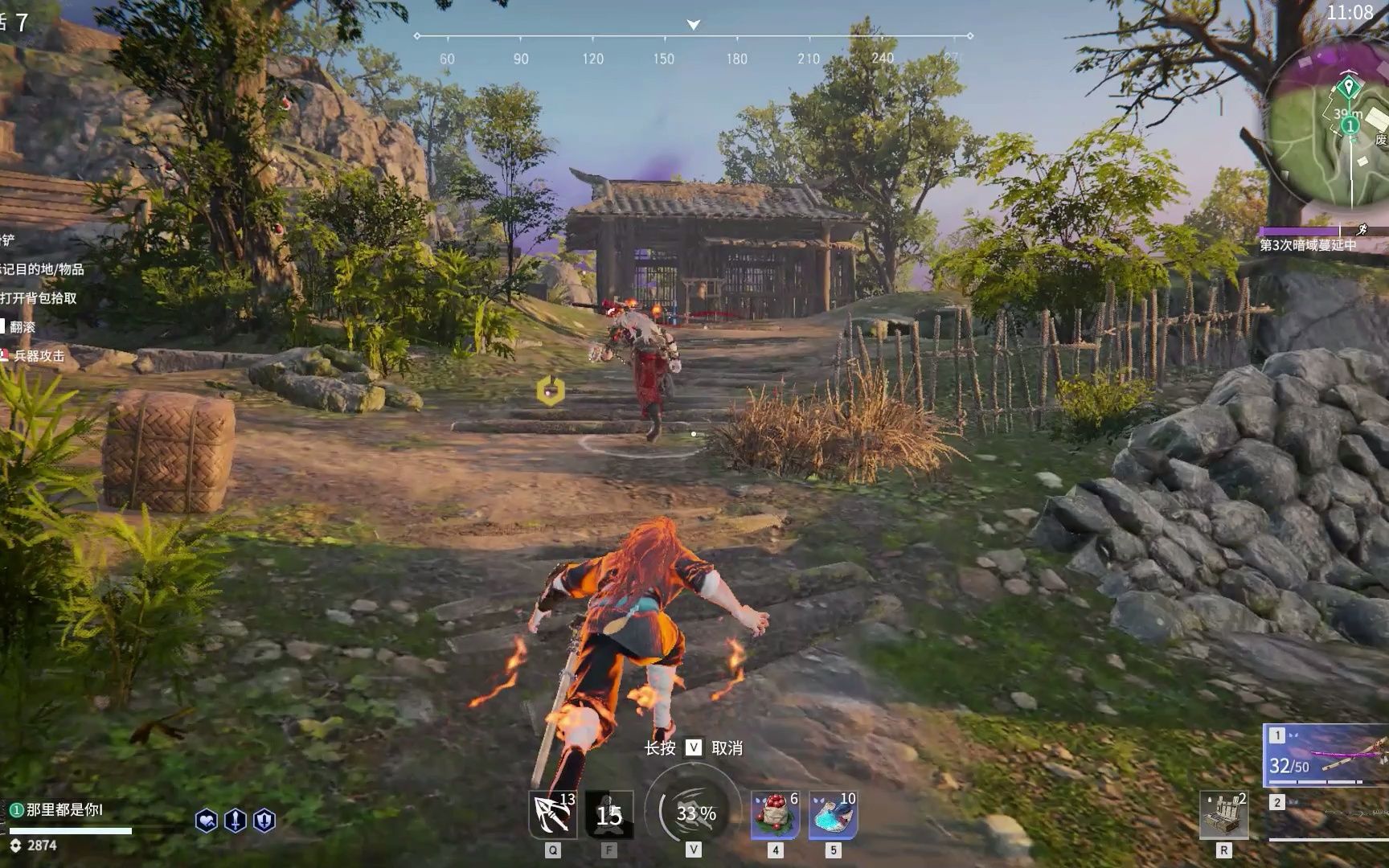Select the grappling hook slot
The height and width of the screenshot is (868, 1389).
click(552, 814)
